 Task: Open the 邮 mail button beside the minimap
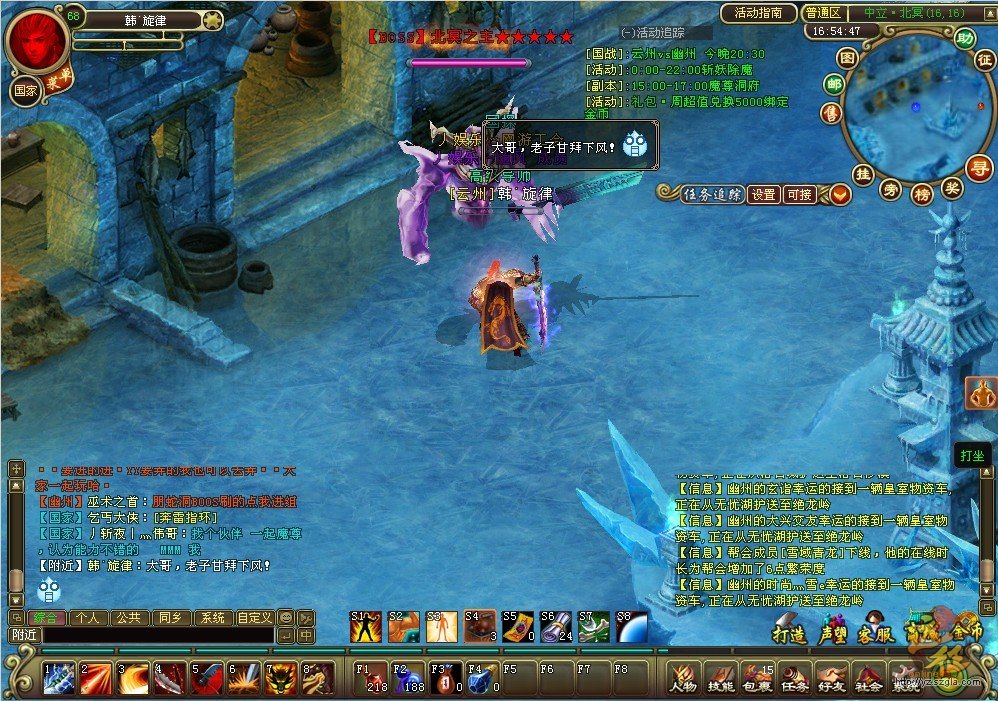pos(833,85)
